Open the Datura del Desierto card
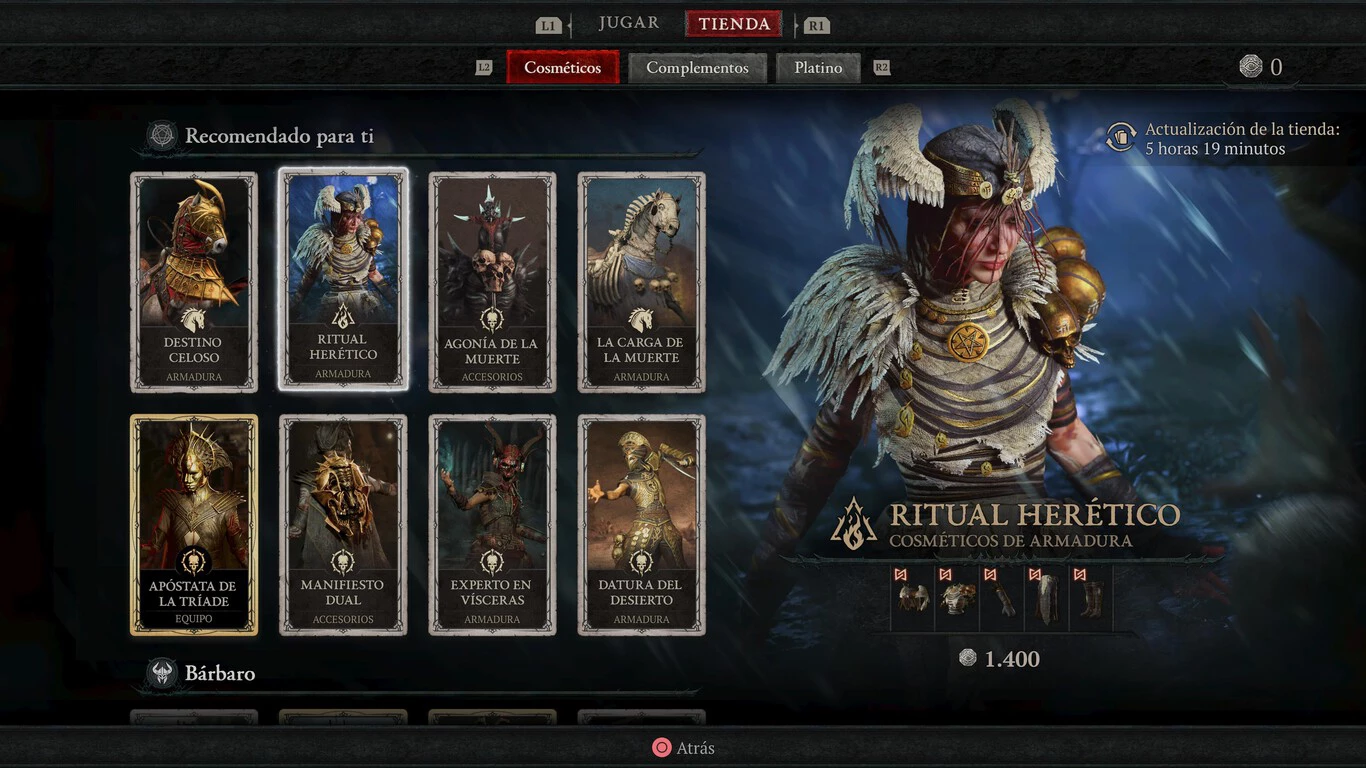The image size is (1366, 768). (x=641, y=525)
